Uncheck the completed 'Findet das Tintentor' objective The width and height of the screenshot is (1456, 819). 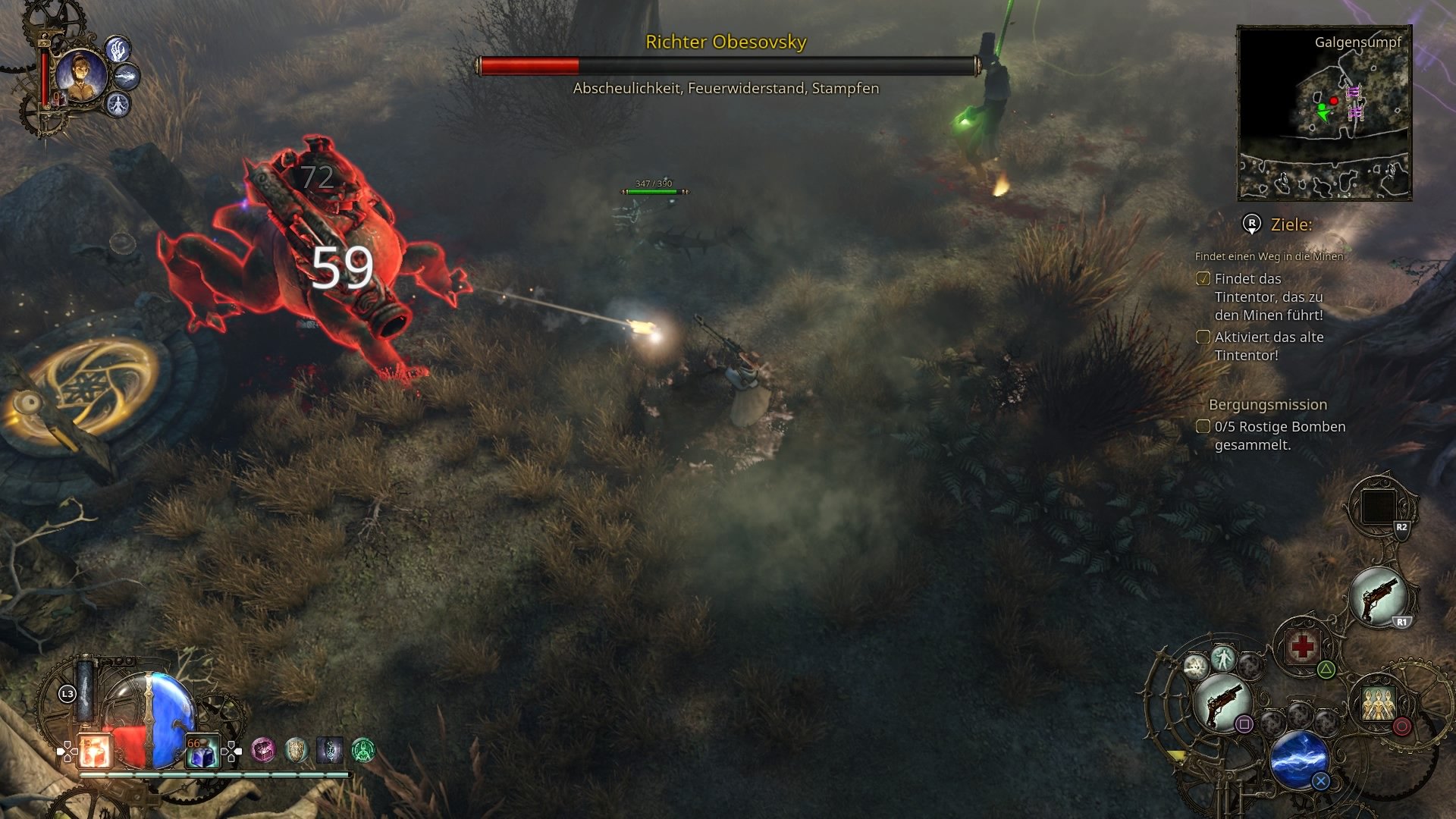1204,279
